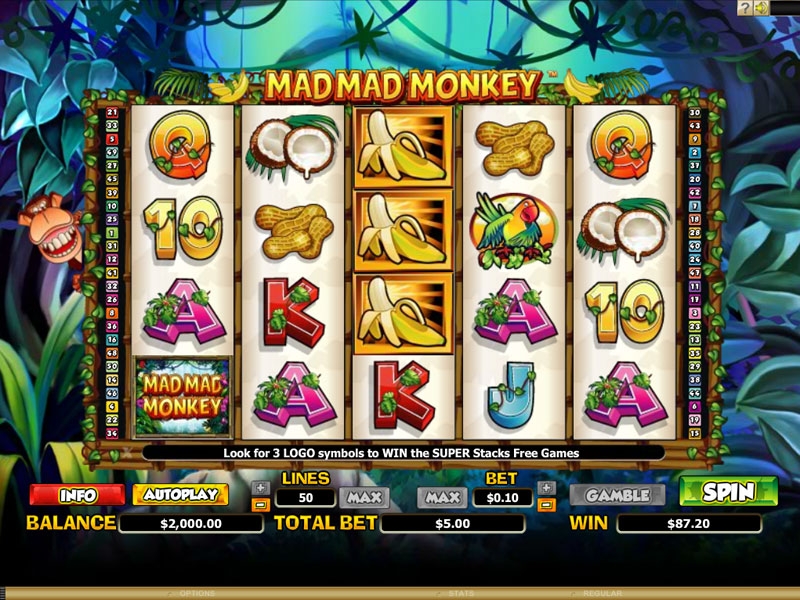800x600 pixels.
Task: Lower the bet amount with the minus button
Action: coord(546,504)
